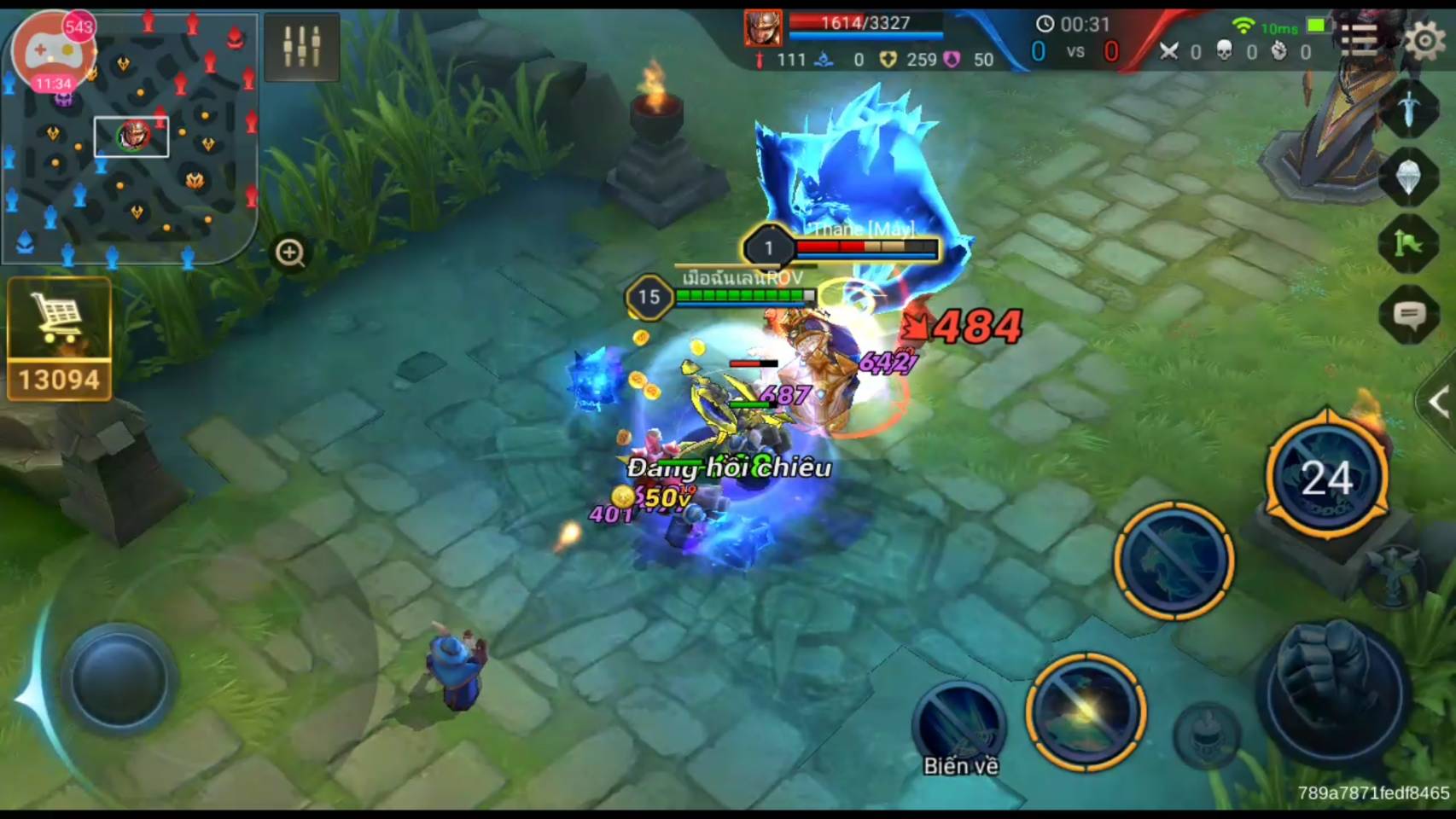The height and width of the screenshot is (819, 1456).
Task: Send the sword attack signal
Action: (x=1409, y=108)
